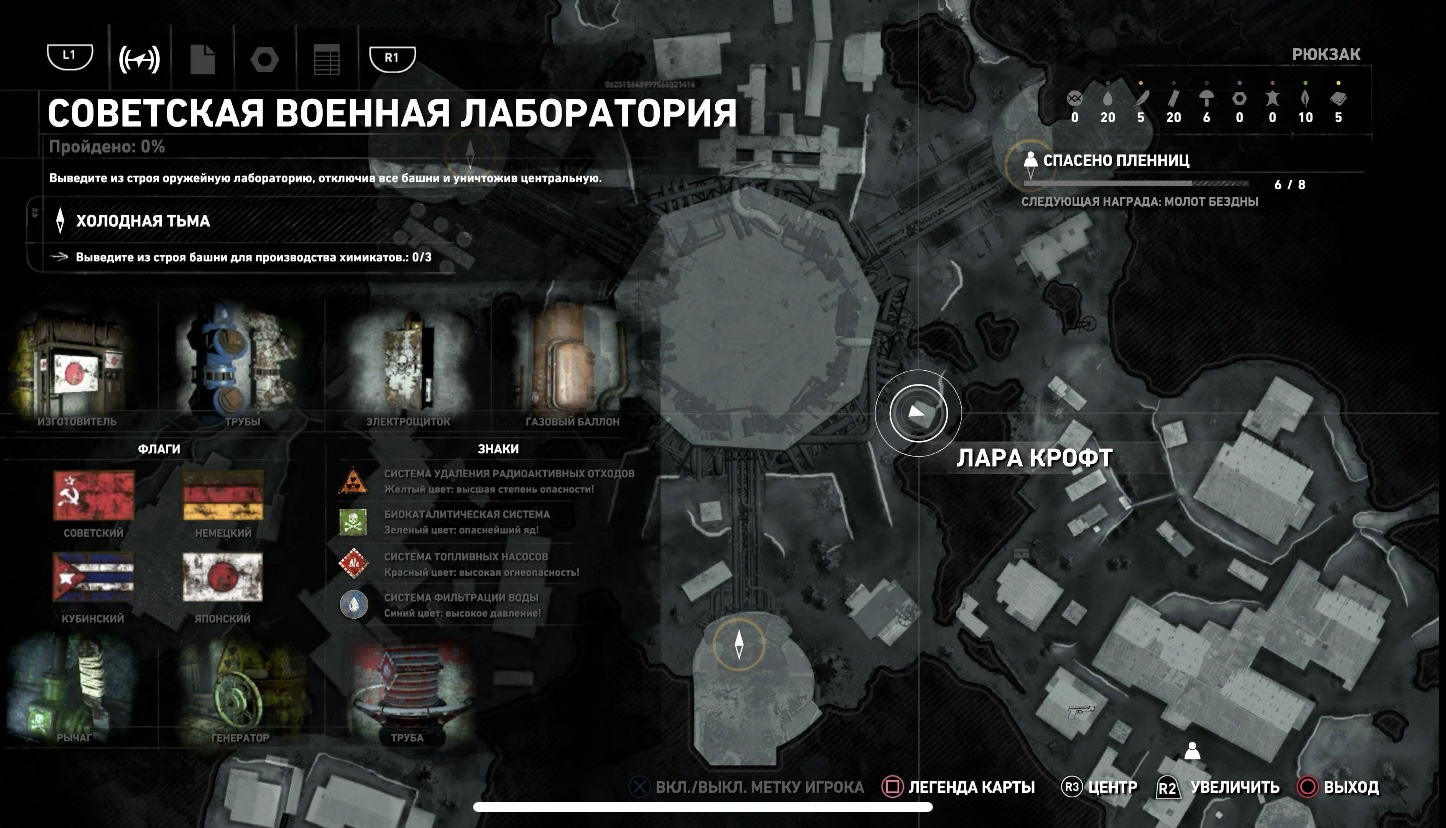Choose the red fuel pump system sign

coord(352,563)
